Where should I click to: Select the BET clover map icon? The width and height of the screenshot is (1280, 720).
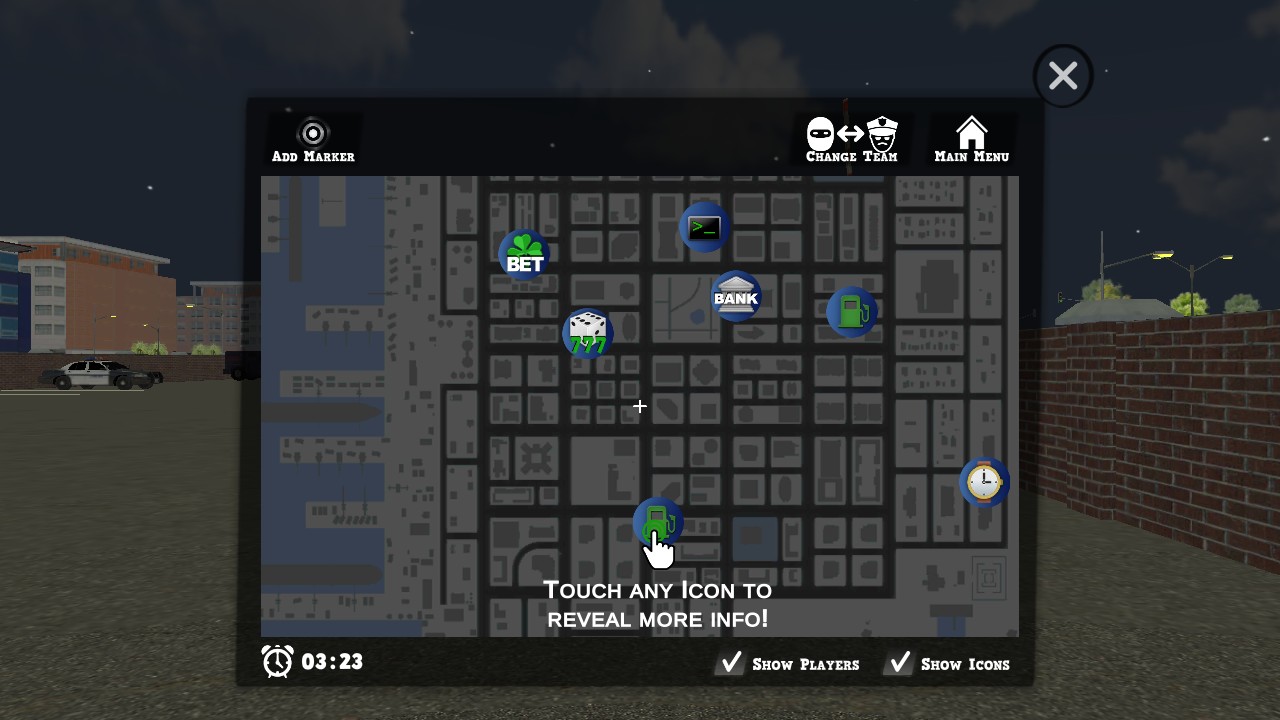pyautogui.click(x=524, y=255)
